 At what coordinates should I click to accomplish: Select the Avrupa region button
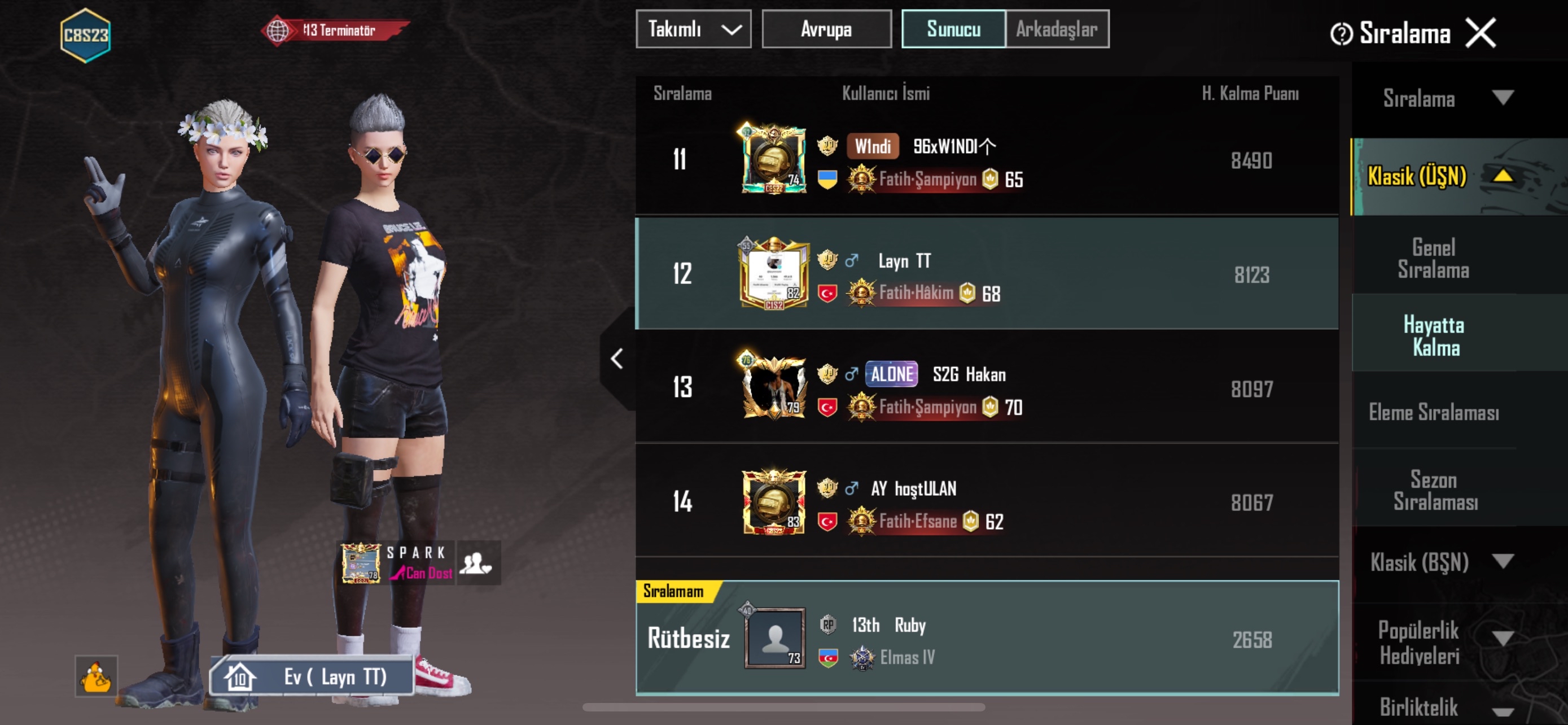coord(826,29)
